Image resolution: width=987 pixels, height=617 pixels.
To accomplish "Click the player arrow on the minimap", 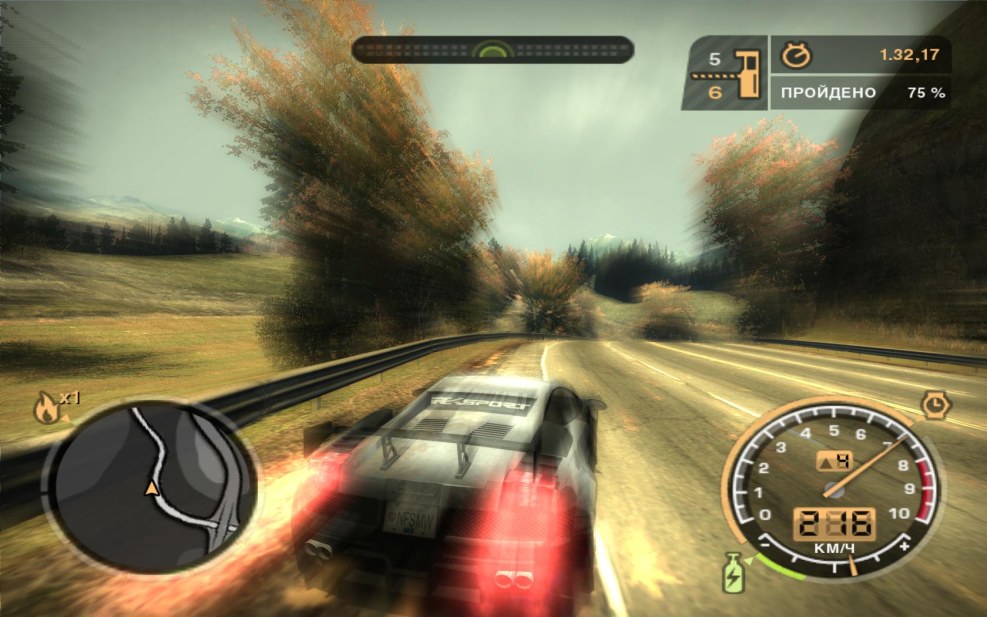I will (x=151, y=488).
